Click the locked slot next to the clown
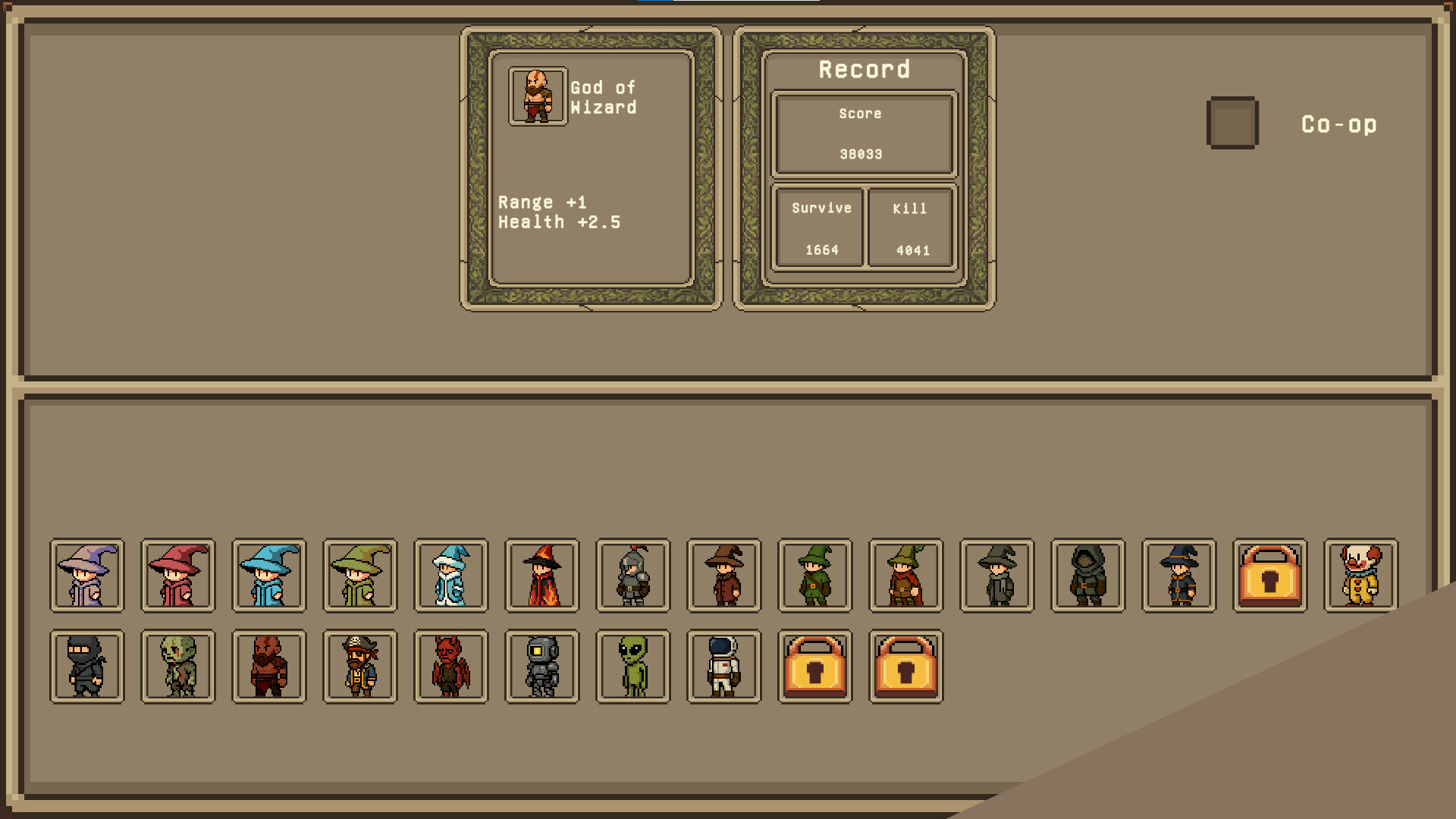The image size is (1456, 819). click(1270, 575)
